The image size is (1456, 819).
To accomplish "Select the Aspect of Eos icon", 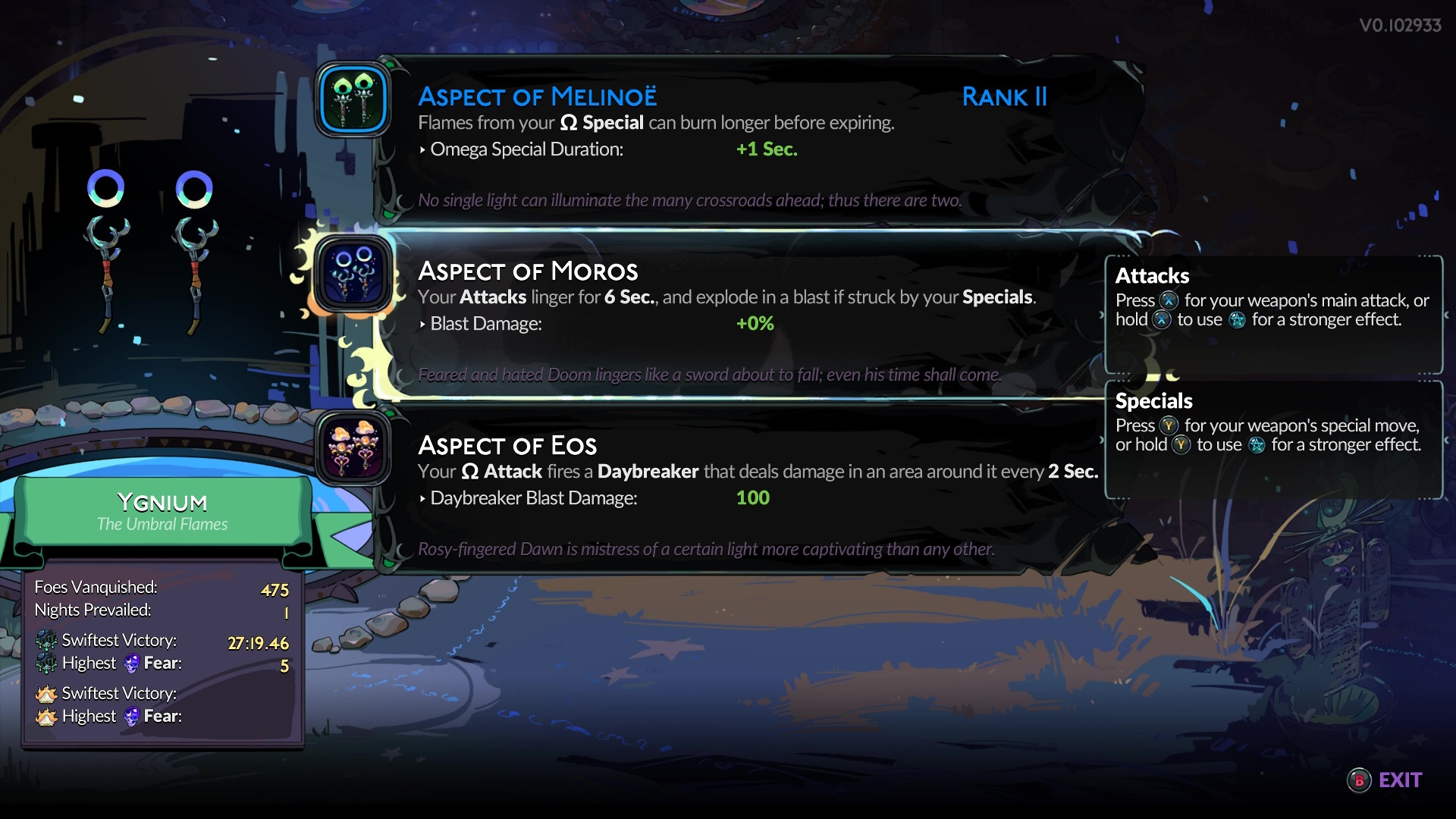I will 353,449.
